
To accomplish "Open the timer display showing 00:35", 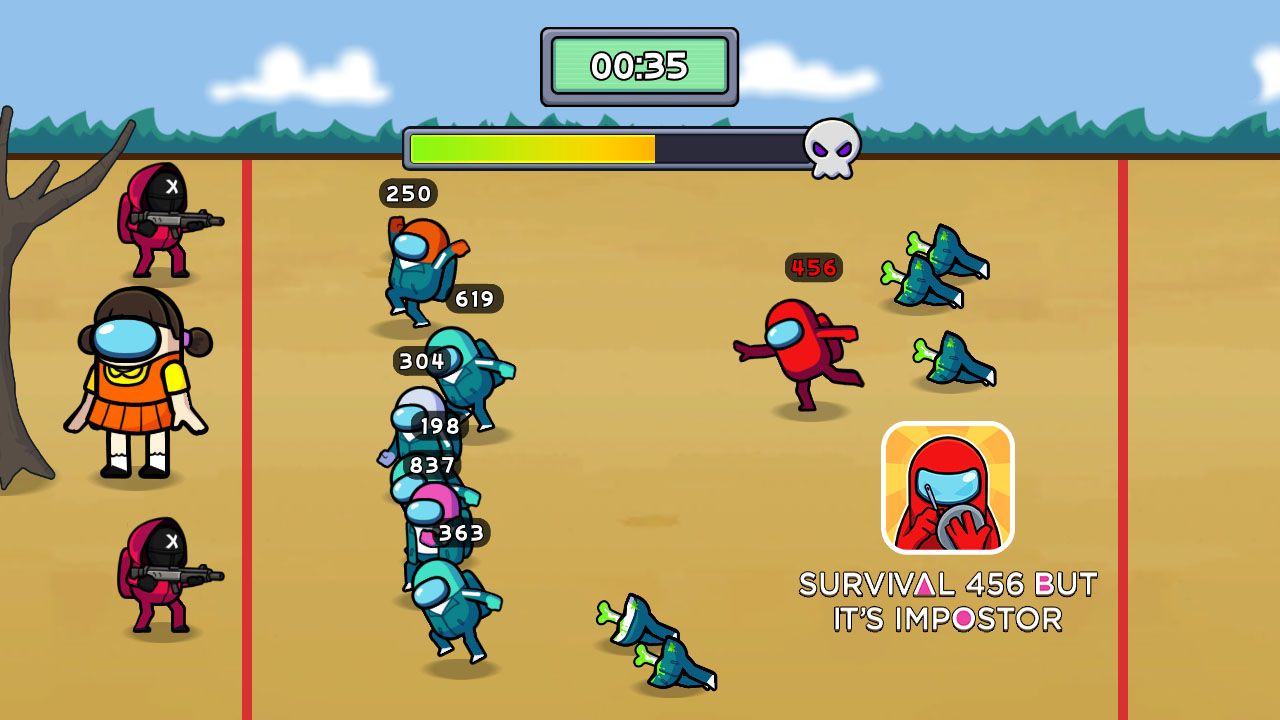I will point(640,67).
